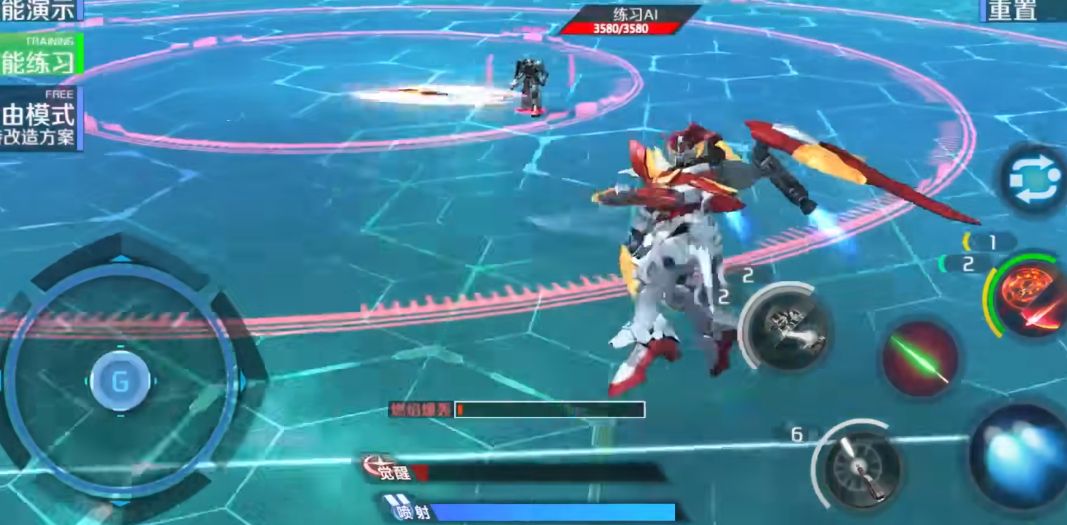The image size is (1067, 525).
Task: Fire the gatling weapon with 6 ammo
Action: click(x=862, y=467)
